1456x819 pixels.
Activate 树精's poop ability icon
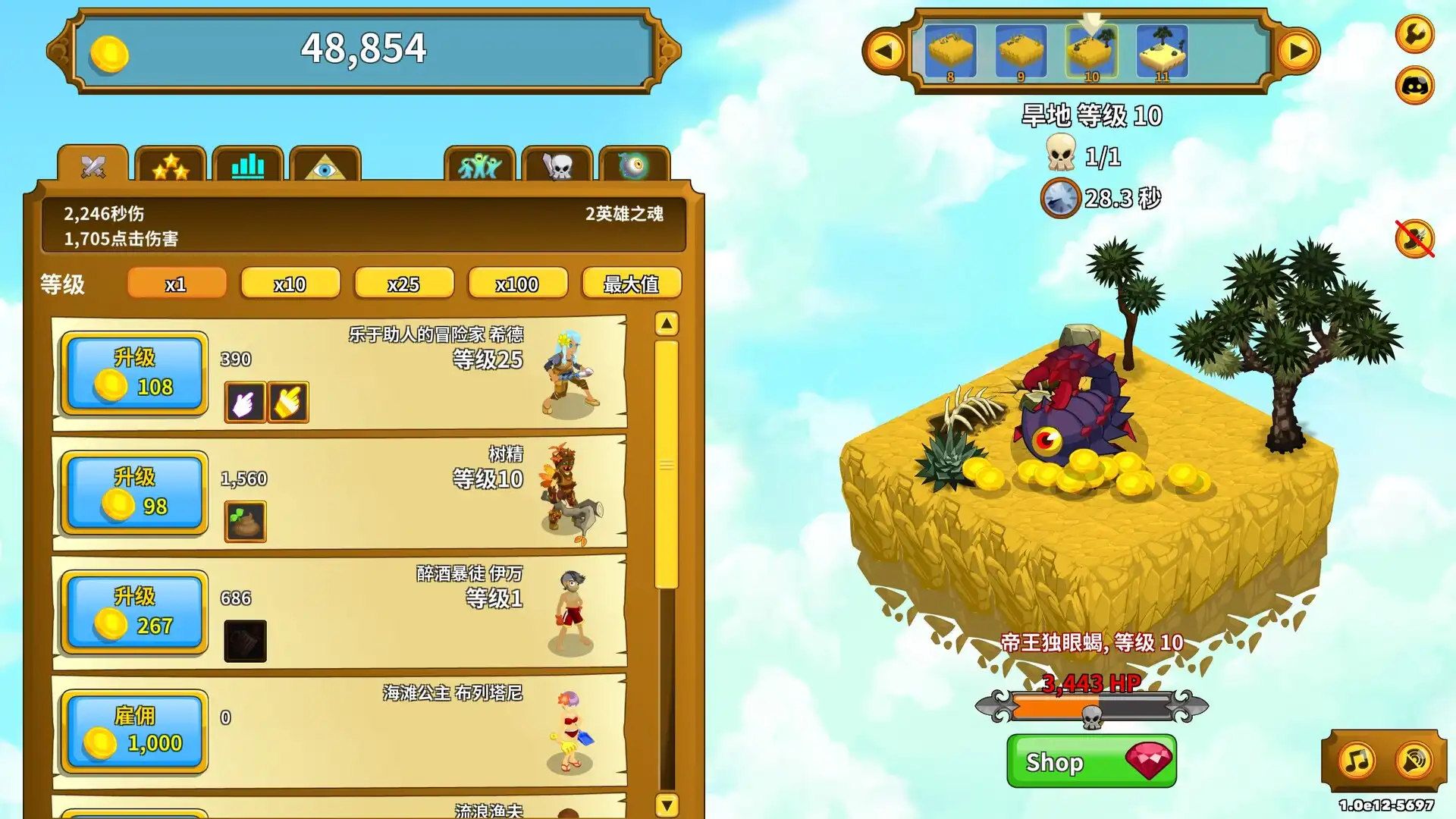[x=245, y=519]
